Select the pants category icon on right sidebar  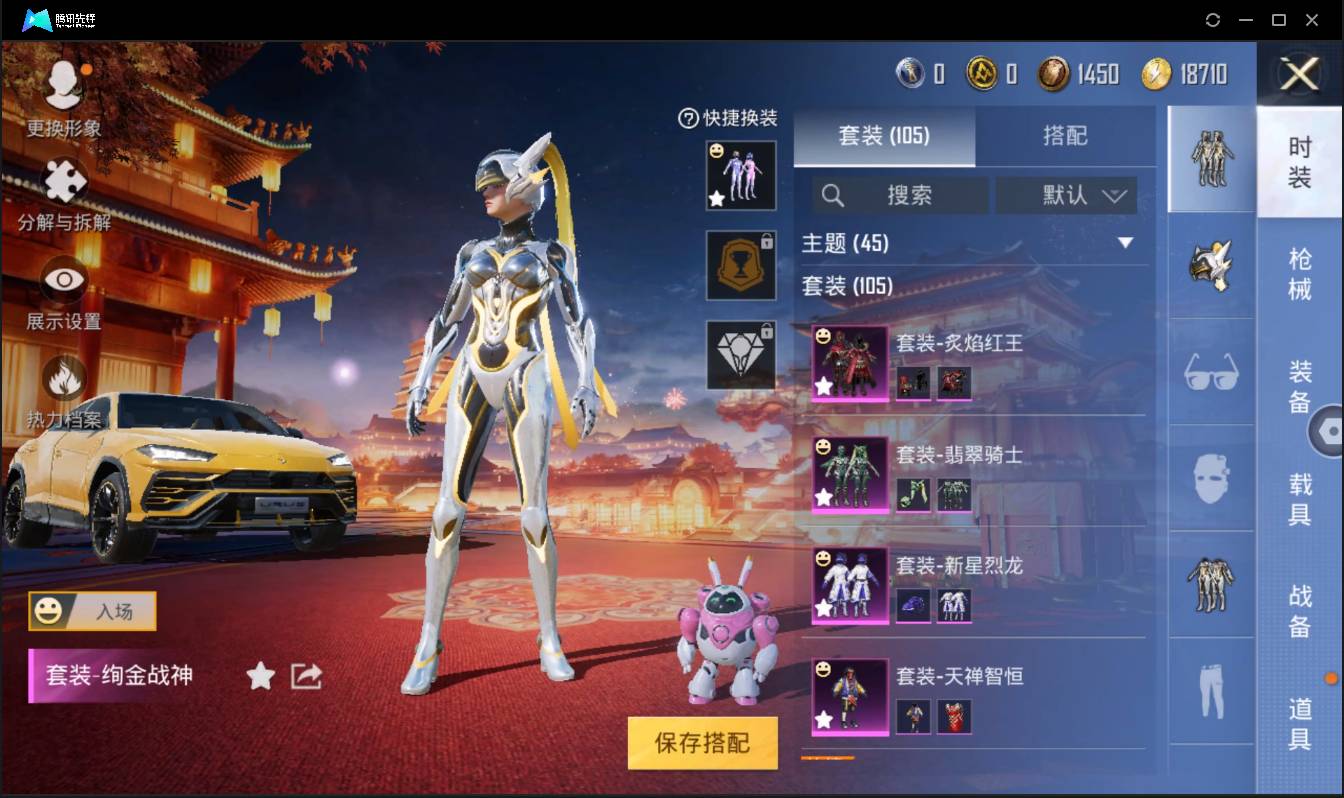point(1210,690)
